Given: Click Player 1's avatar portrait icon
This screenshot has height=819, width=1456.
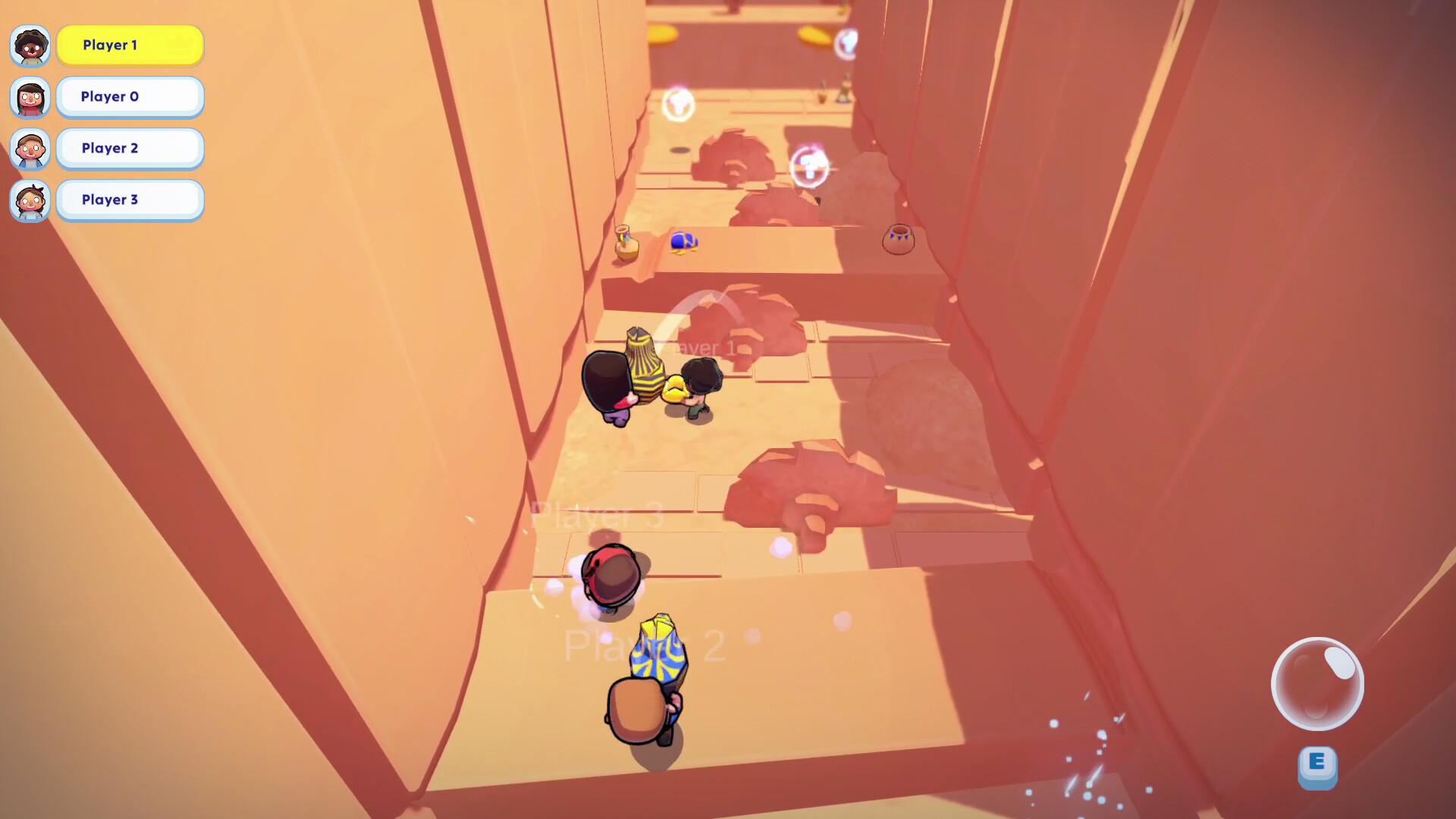Looking at the screenshot, I should coord(30,45).
